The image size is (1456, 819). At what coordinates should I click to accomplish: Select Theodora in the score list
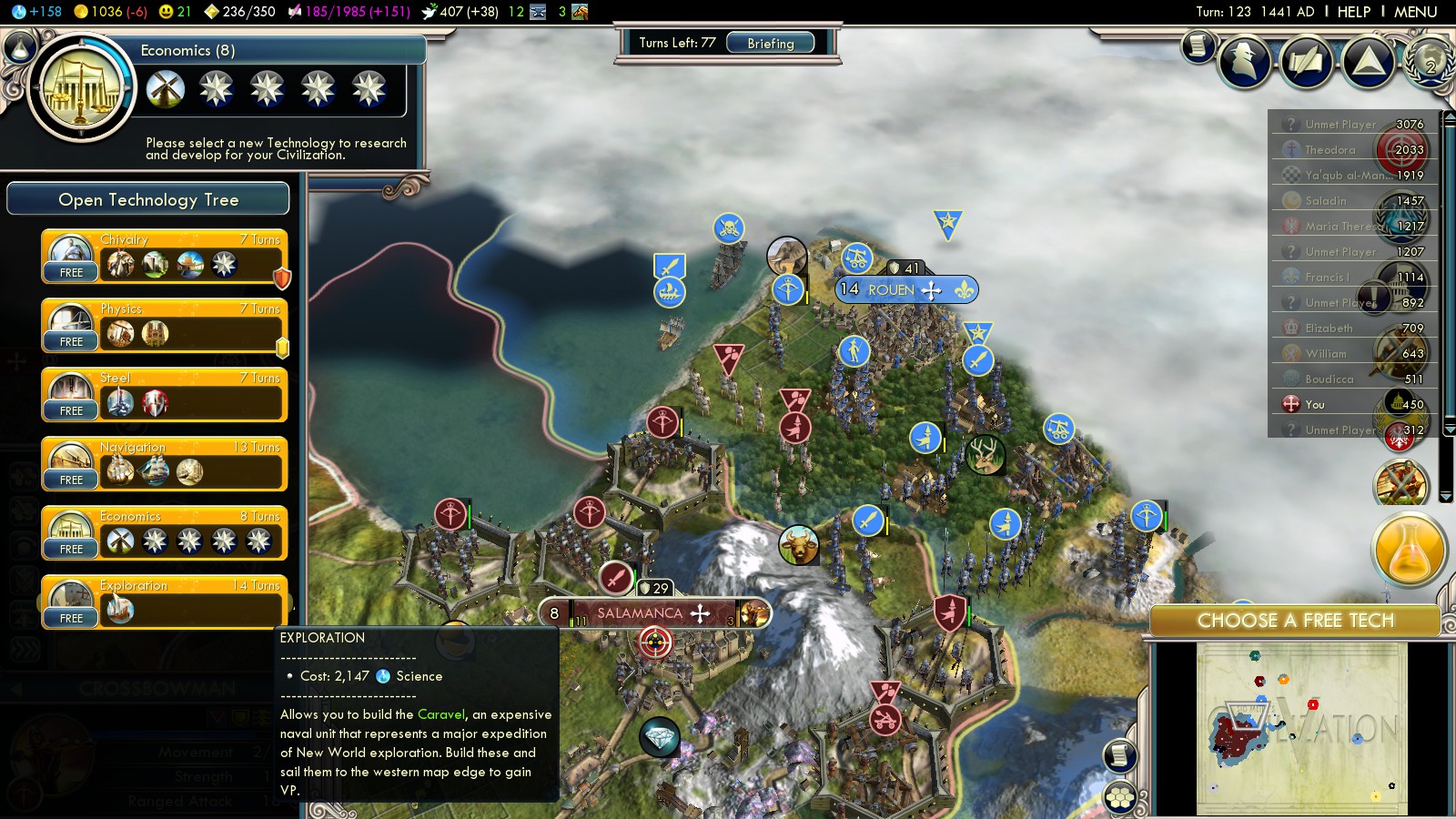coord(1330,150)
